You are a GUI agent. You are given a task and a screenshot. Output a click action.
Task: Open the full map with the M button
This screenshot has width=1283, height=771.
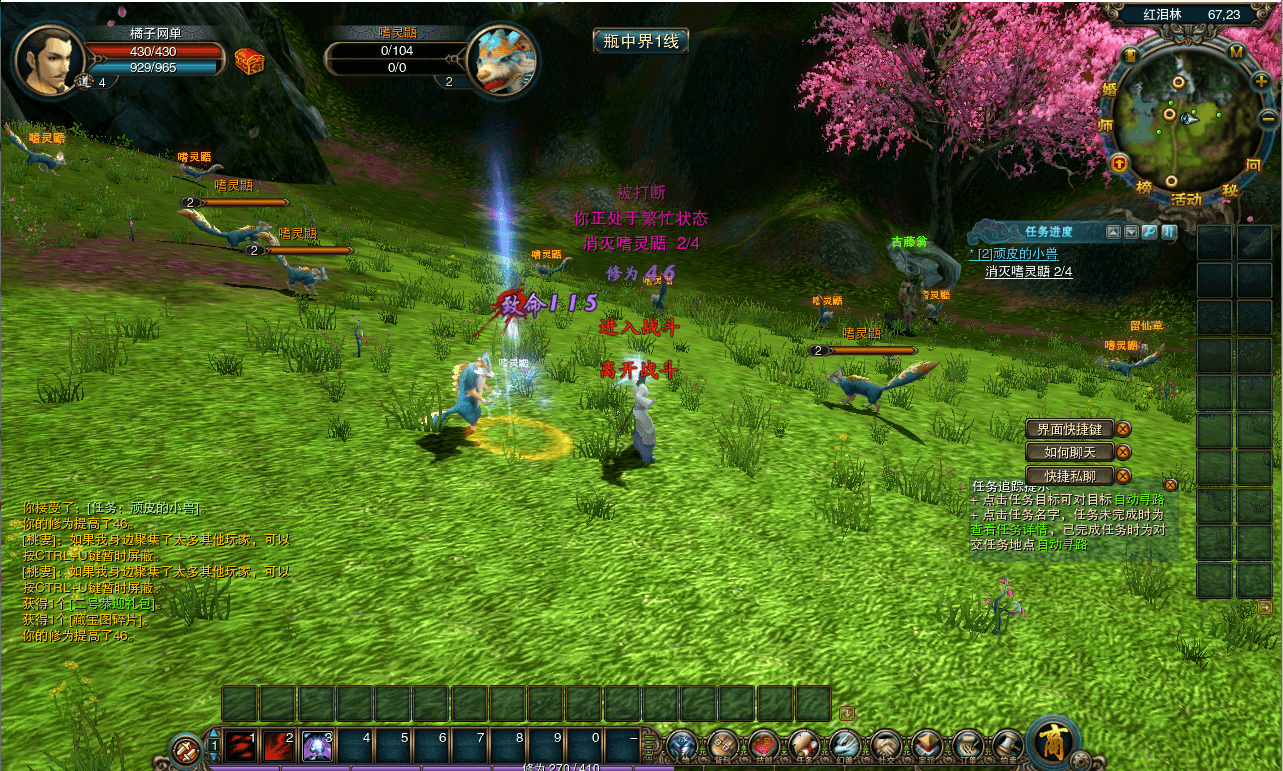[x=1236, y=51]
